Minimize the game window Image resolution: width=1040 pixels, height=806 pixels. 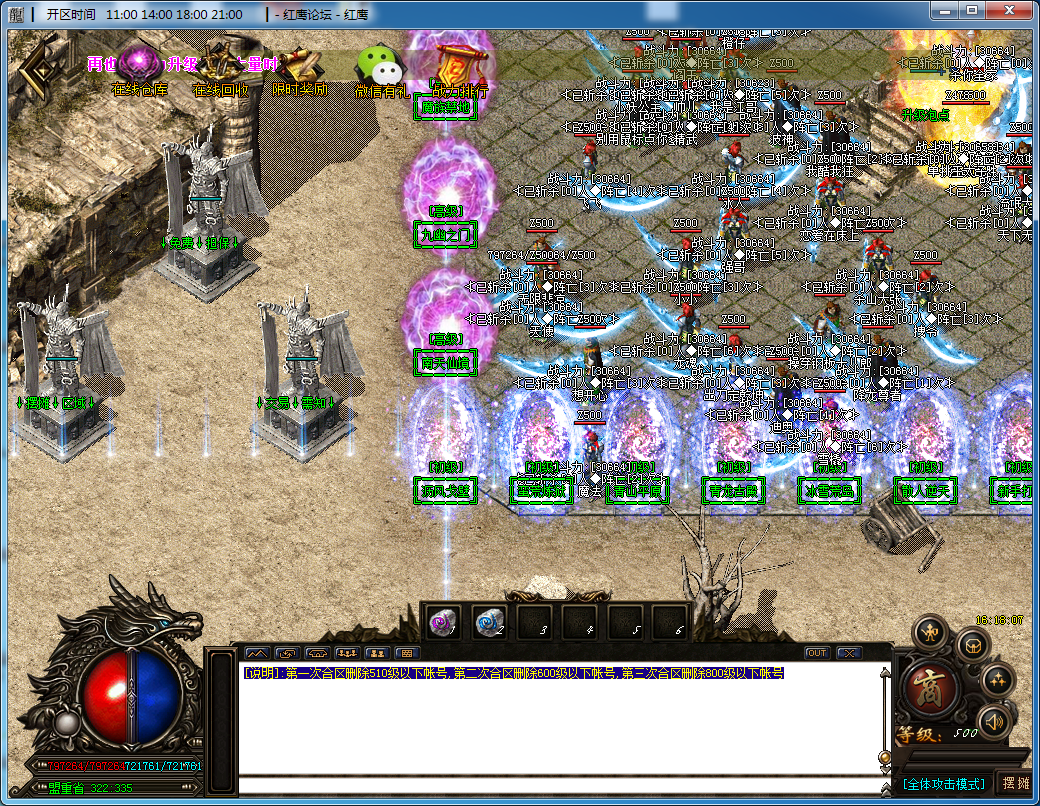(x=945, y=10)
